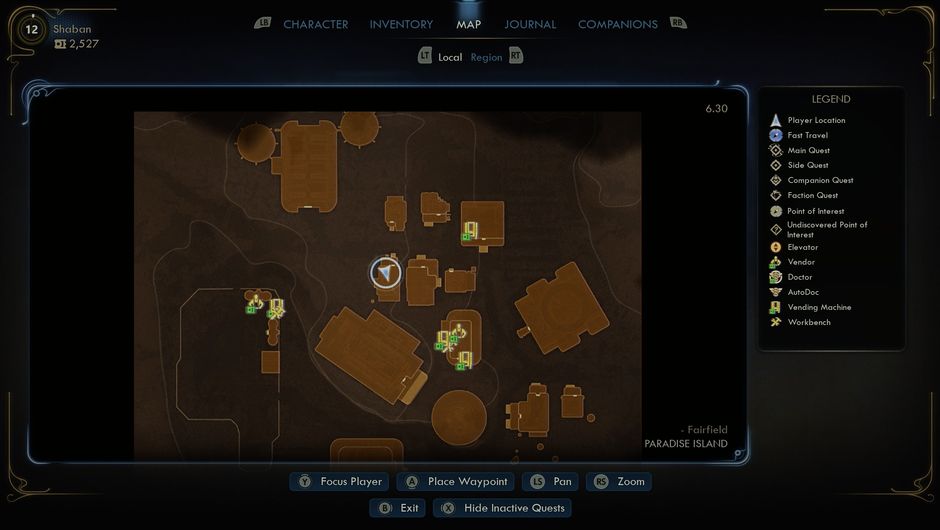Open the Inventory tab
This screenshot has width=940, height=530.
point(401,24)
